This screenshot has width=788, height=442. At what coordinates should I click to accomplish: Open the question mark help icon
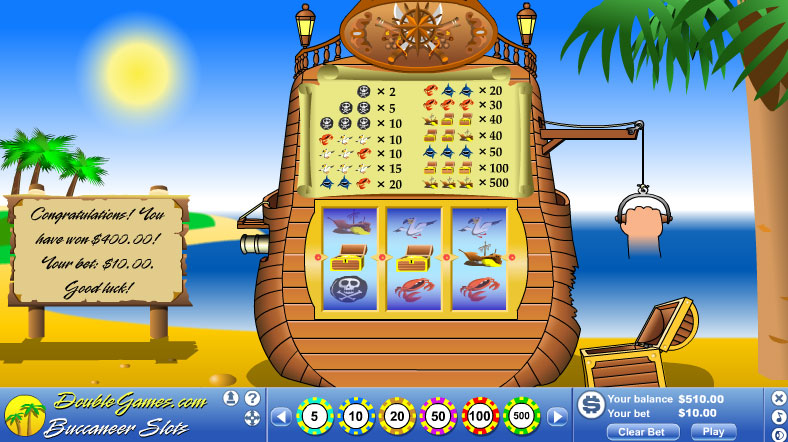[x=252, y=398]
